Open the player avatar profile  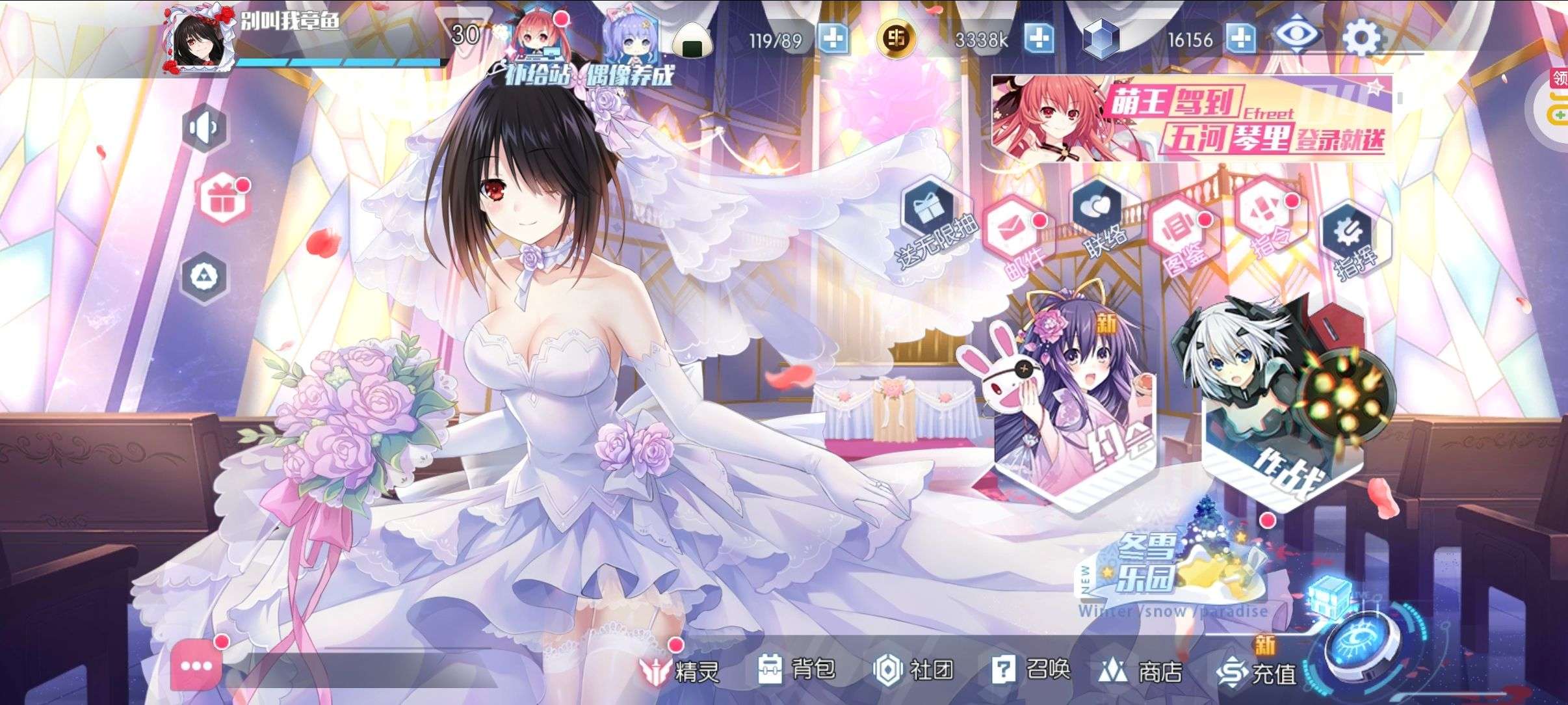(x=198, y=40)
